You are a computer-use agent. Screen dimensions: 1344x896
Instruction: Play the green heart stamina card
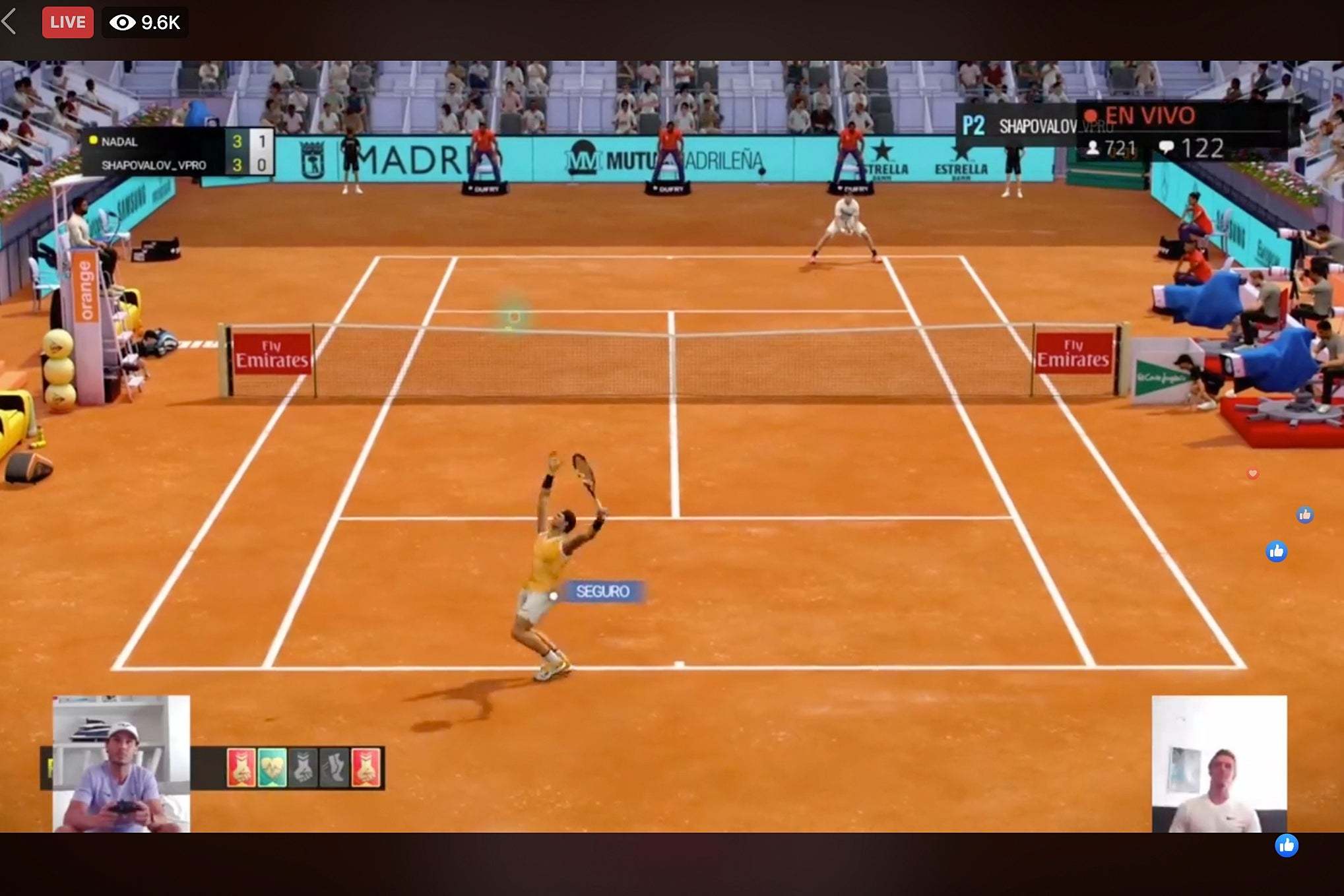271,767
